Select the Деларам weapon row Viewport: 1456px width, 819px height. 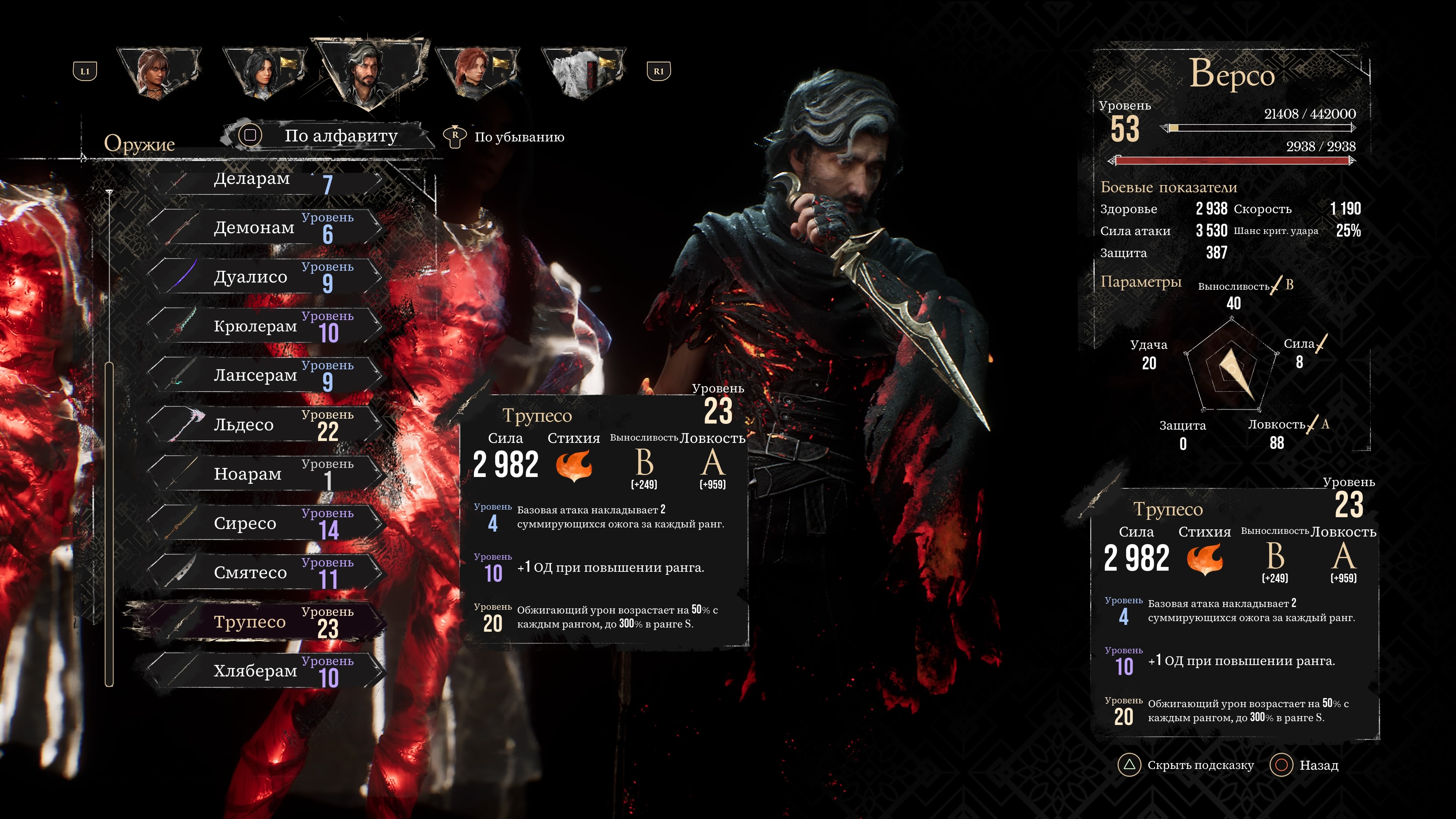coord(266,180)
